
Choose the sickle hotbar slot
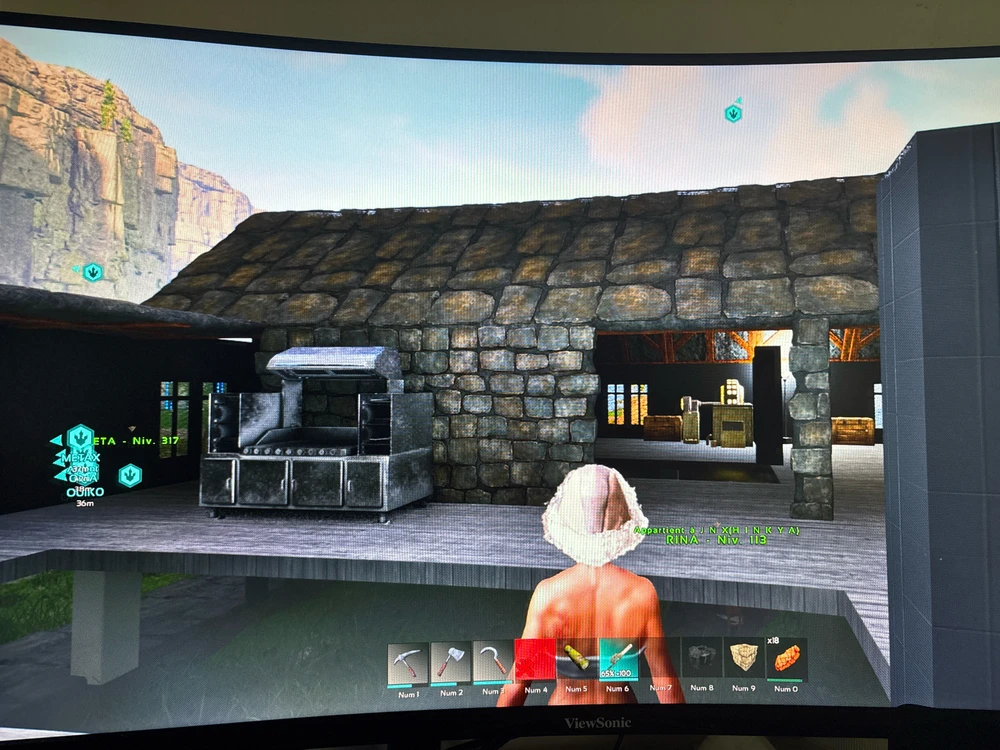point(493,661)
